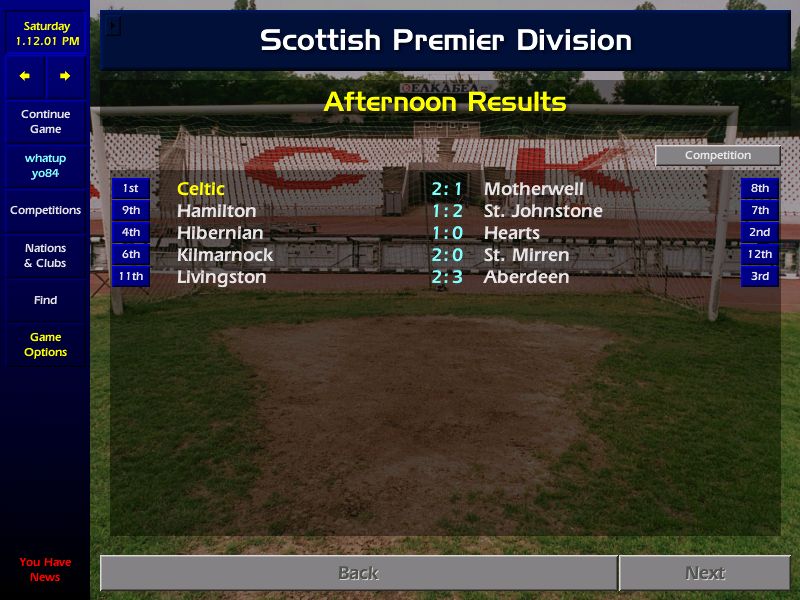The height and width of the screenshot is (600, 800).
Task: Choose Kilmarnock in the results list
Action: point(225,255)
